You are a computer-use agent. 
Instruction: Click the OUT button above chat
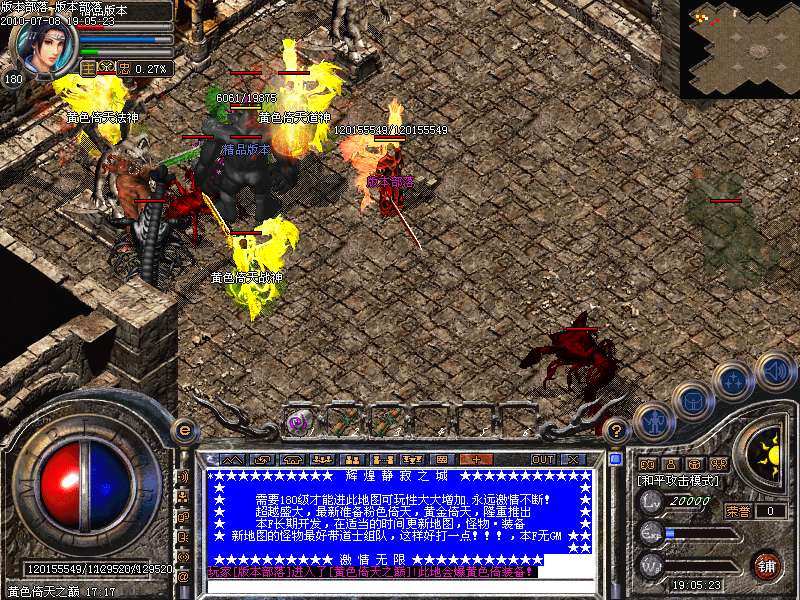coord(542,459)
